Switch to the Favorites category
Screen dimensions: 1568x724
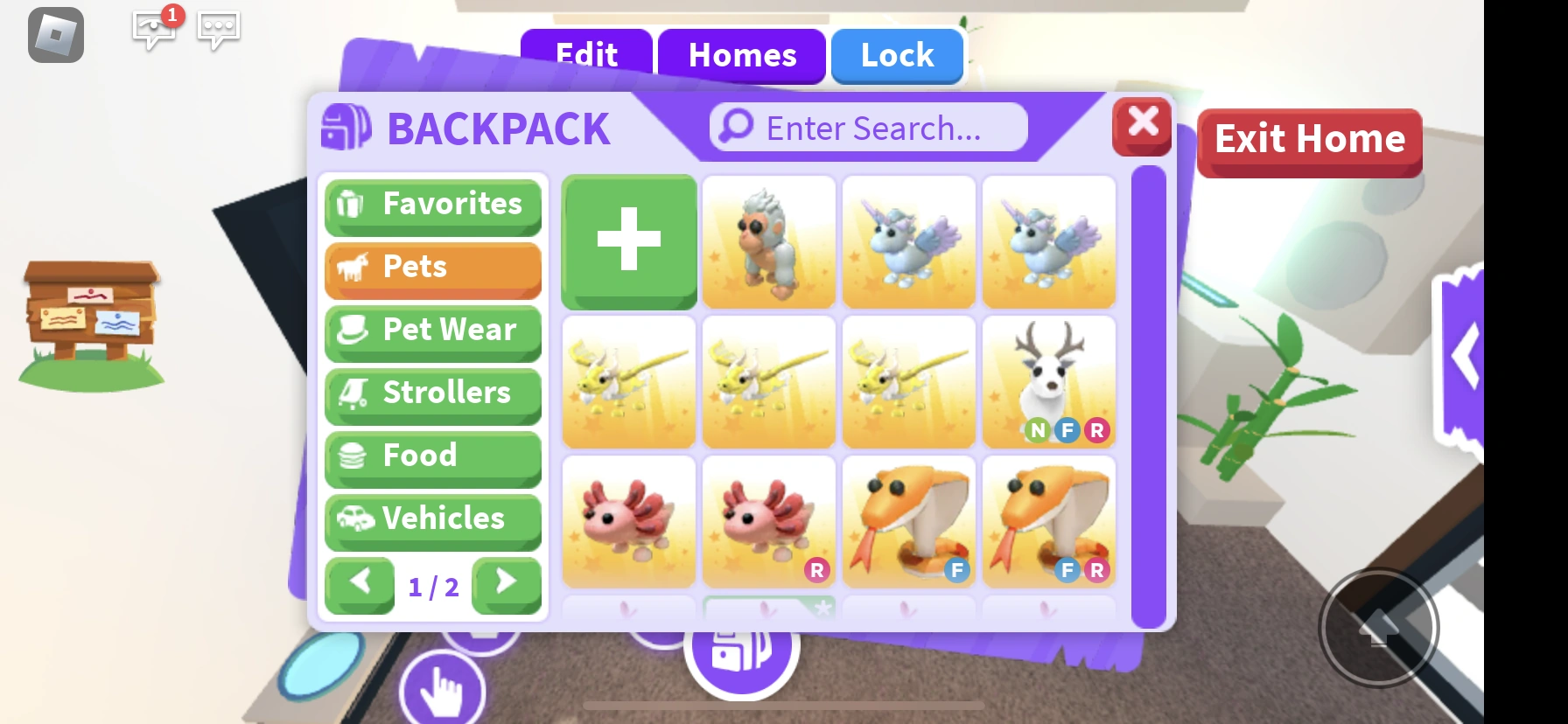pos(432,205)
